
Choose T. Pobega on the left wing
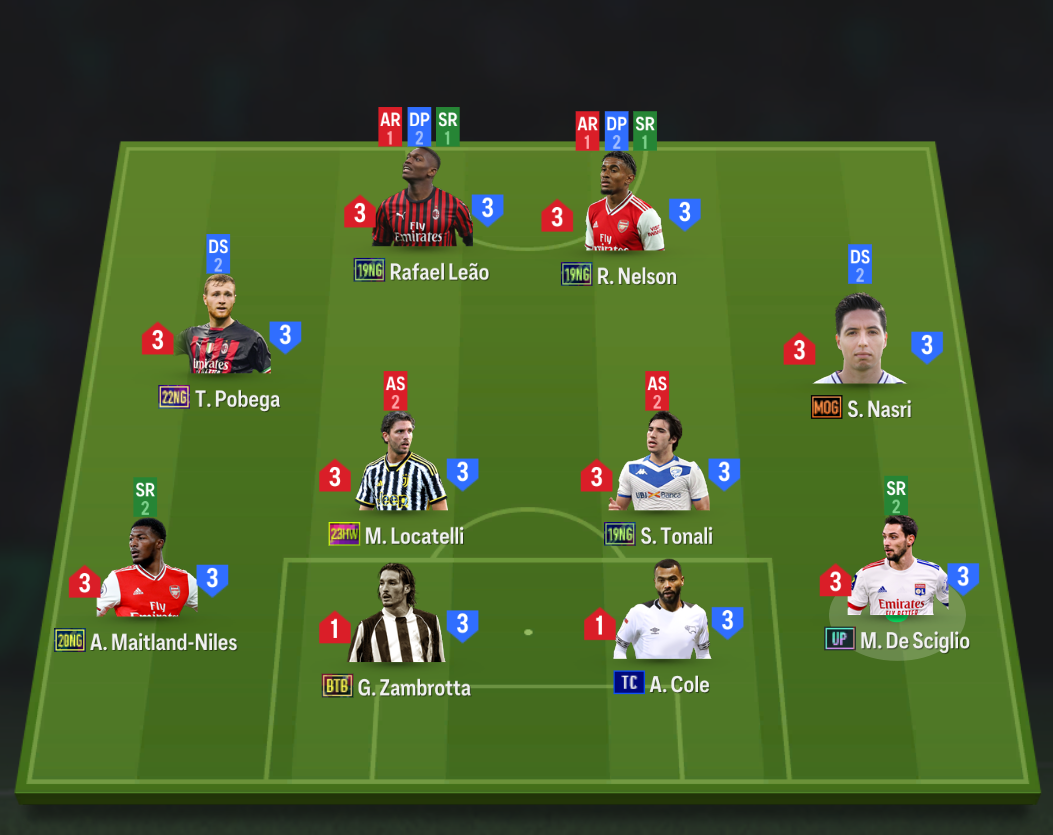point(222,330)
